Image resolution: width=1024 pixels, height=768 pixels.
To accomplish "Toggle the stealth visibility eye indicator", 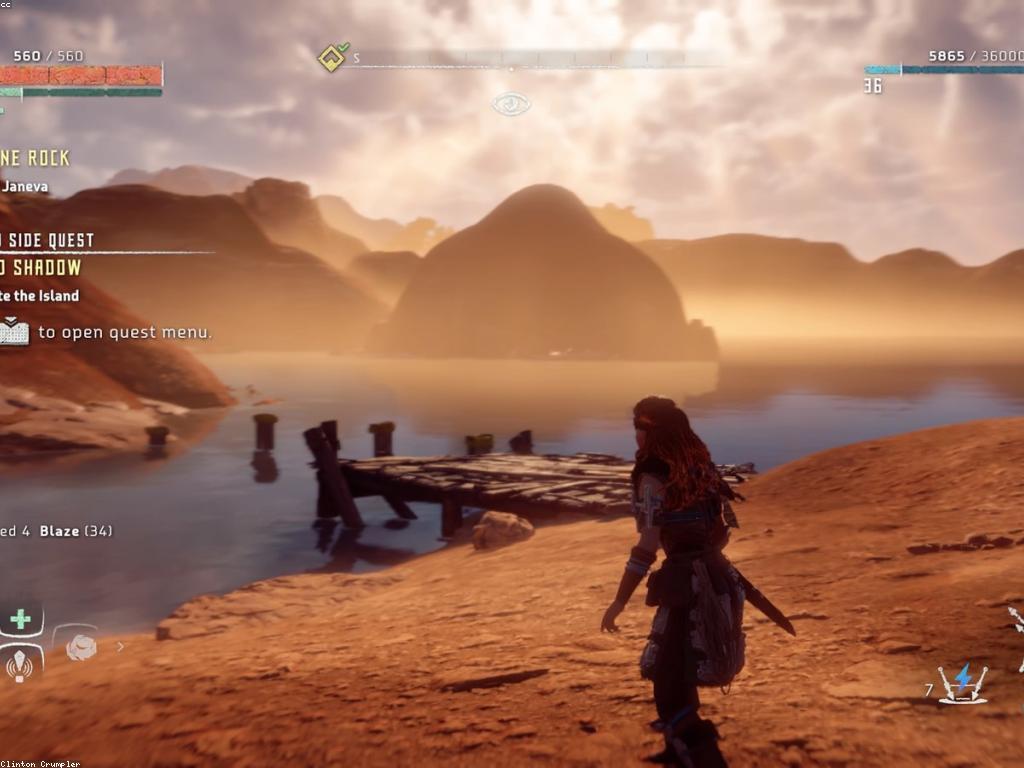I will click(511, 103).
